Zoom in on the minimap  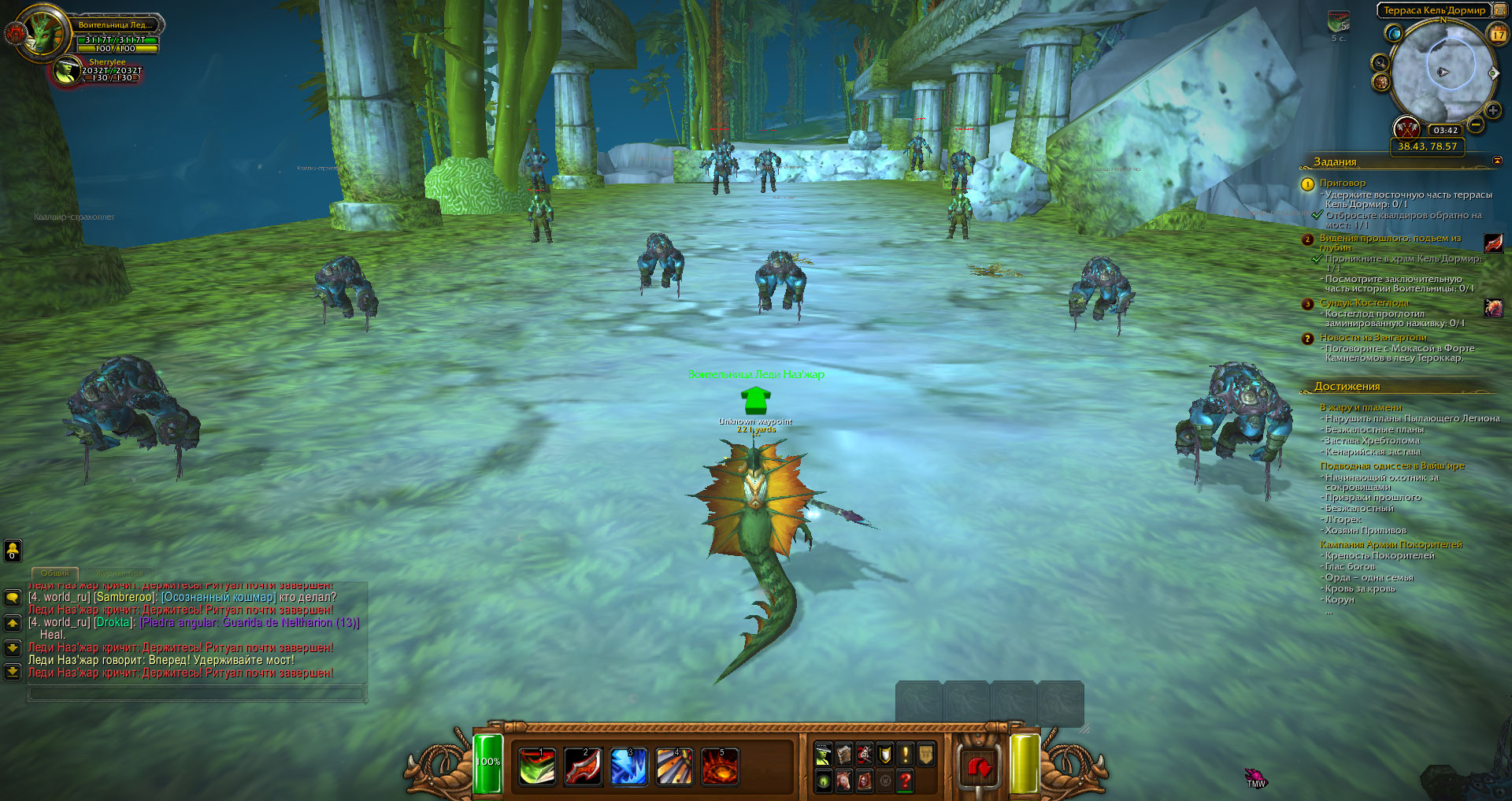(x=1492, y=111)
